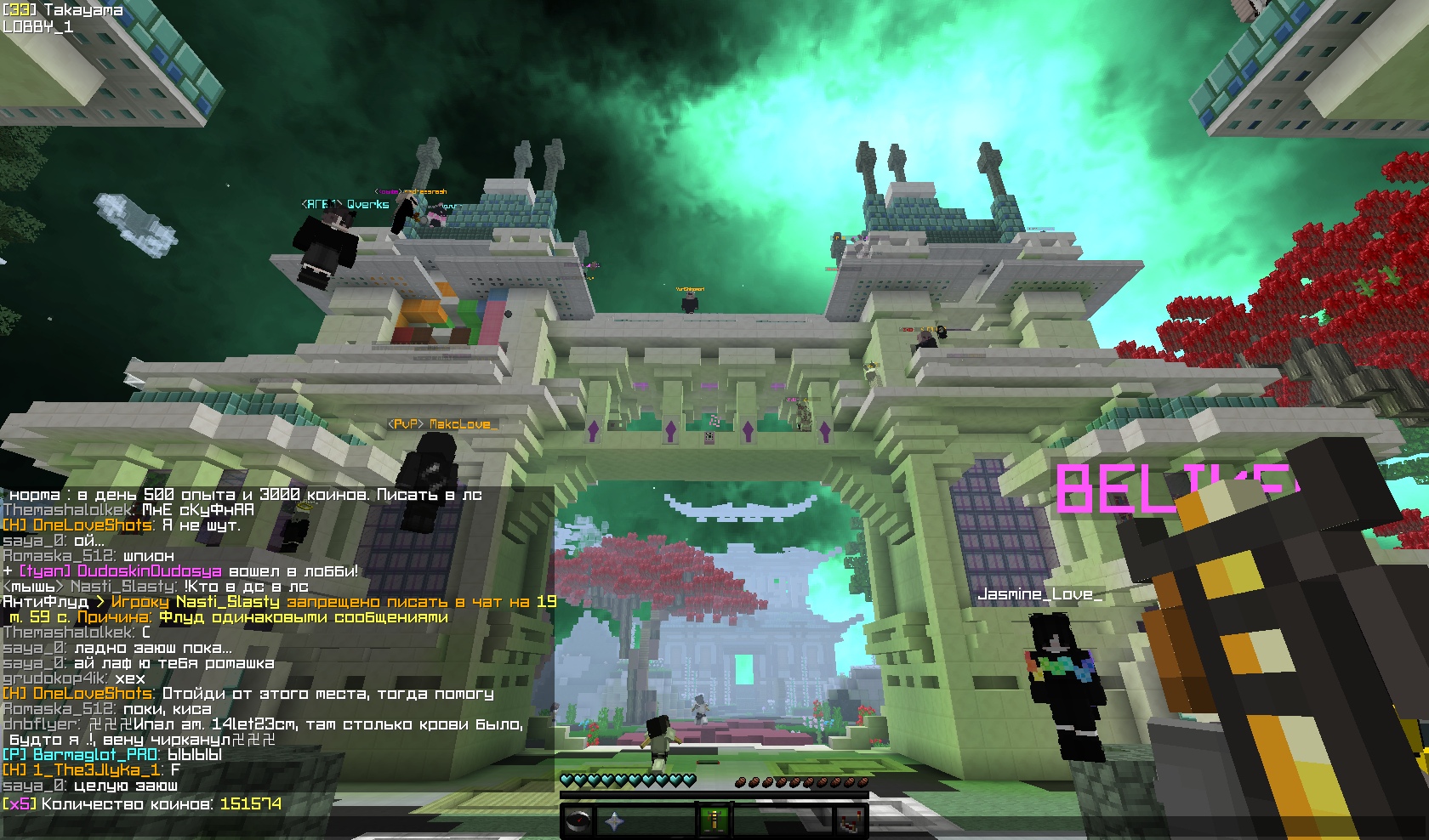Select the redstone comparator hotbar slot
This screenshot has height=840, width=1429.
click(x=851, y=822)
